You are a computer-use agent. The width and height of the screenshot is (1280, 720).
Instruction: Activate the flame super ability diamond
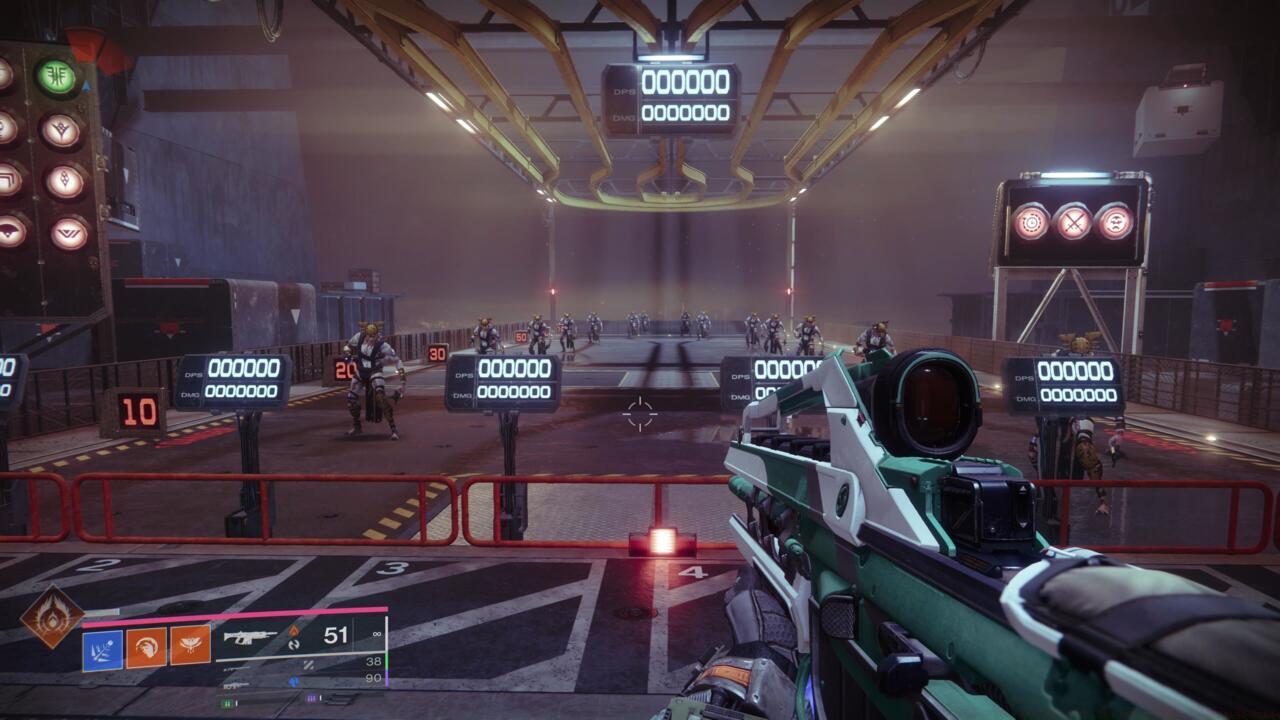[x=52, y=617]
